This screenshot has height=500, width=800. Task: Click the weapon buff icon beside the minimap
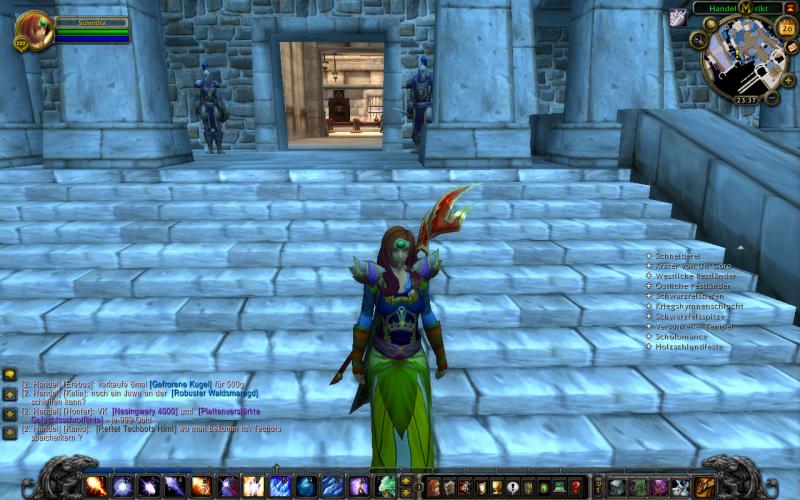point(678,16)
